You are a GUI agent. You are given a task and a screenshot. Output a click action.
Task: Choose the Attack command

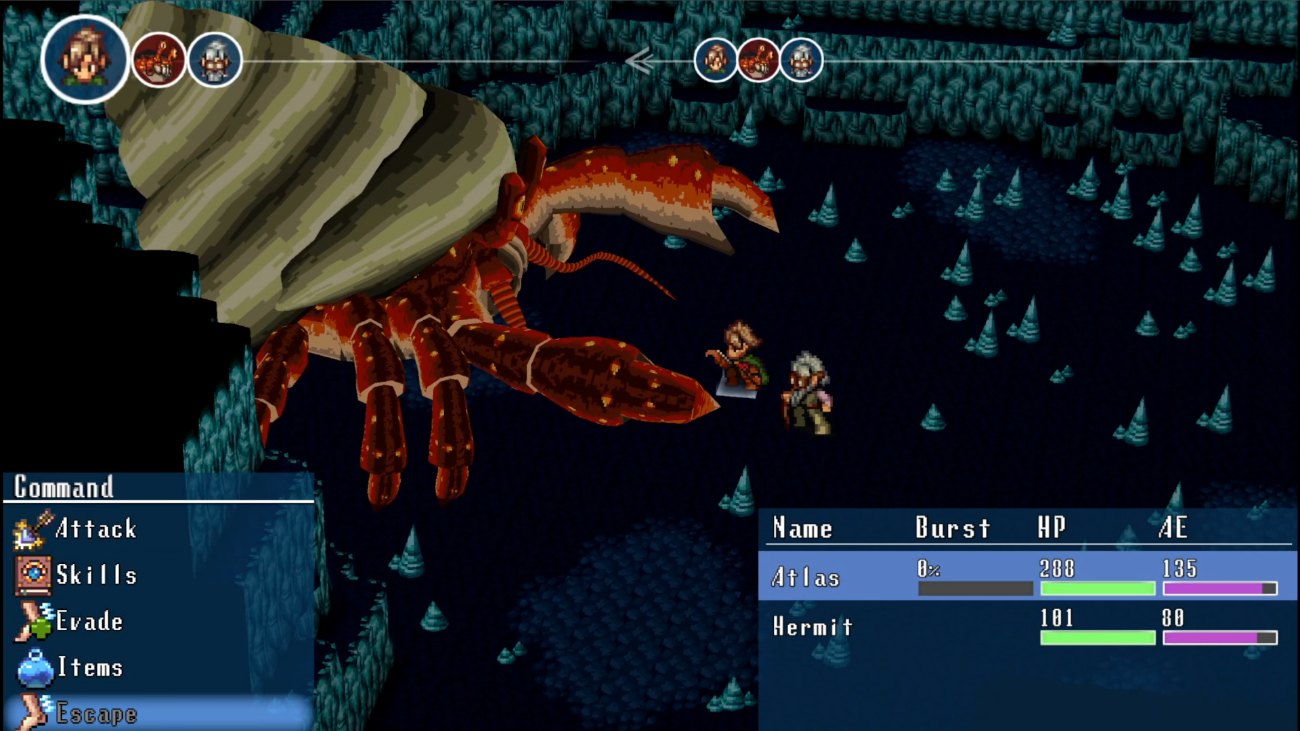coord(95,529)
